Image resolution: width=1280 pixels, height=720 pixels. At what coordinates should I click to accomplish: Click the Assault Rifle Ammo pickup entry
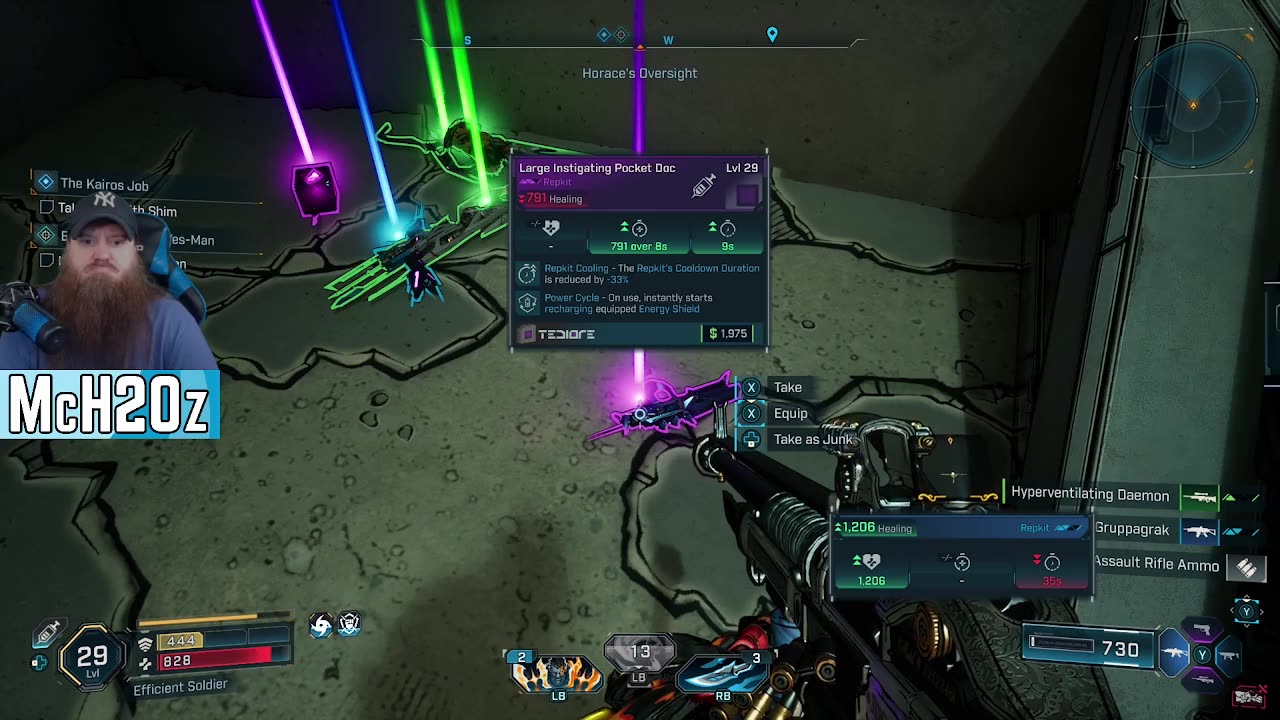tap(1156, 564)
